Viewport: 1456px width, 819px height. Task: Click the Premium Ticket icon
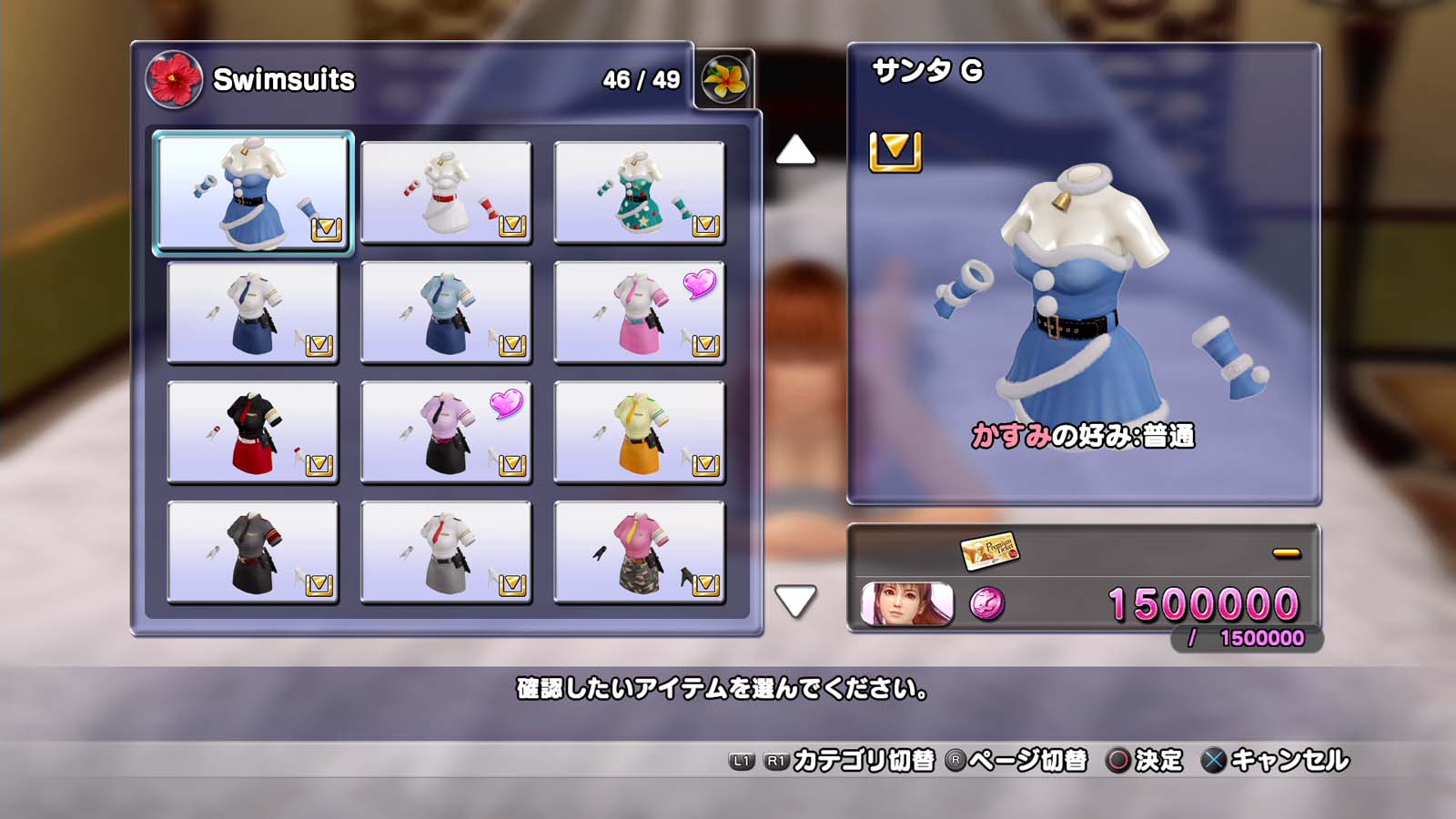coord(989,551)
